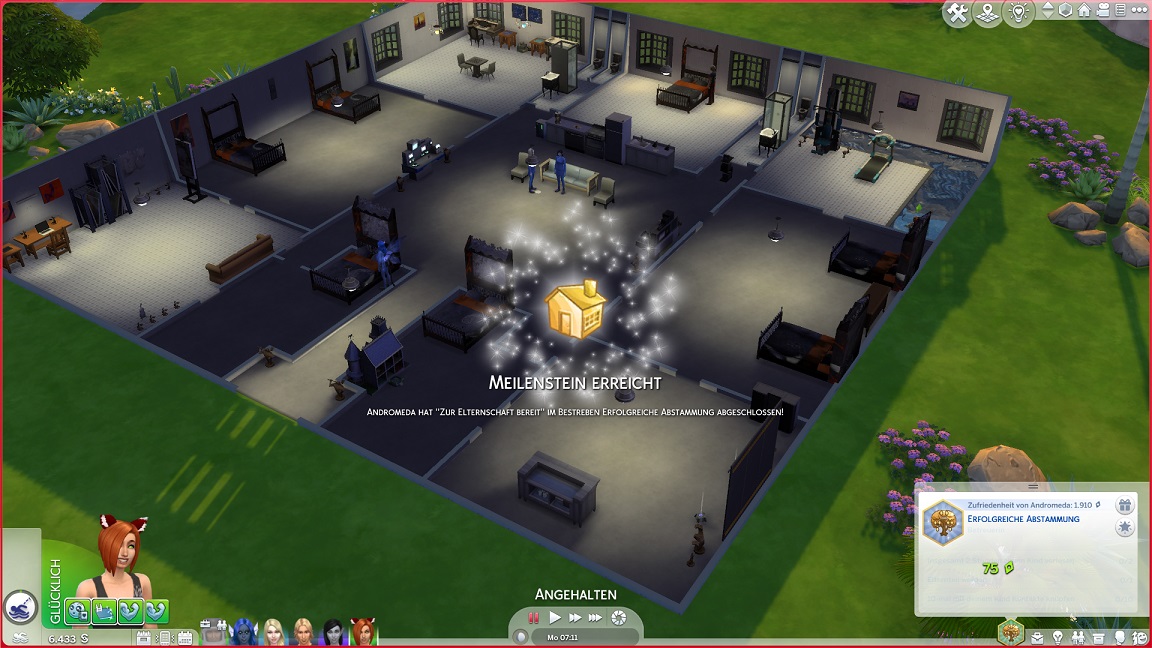This screenshot has width=1152, height=648.
Task: Set game speed to double fast-forward
Action: coord(575,618)
